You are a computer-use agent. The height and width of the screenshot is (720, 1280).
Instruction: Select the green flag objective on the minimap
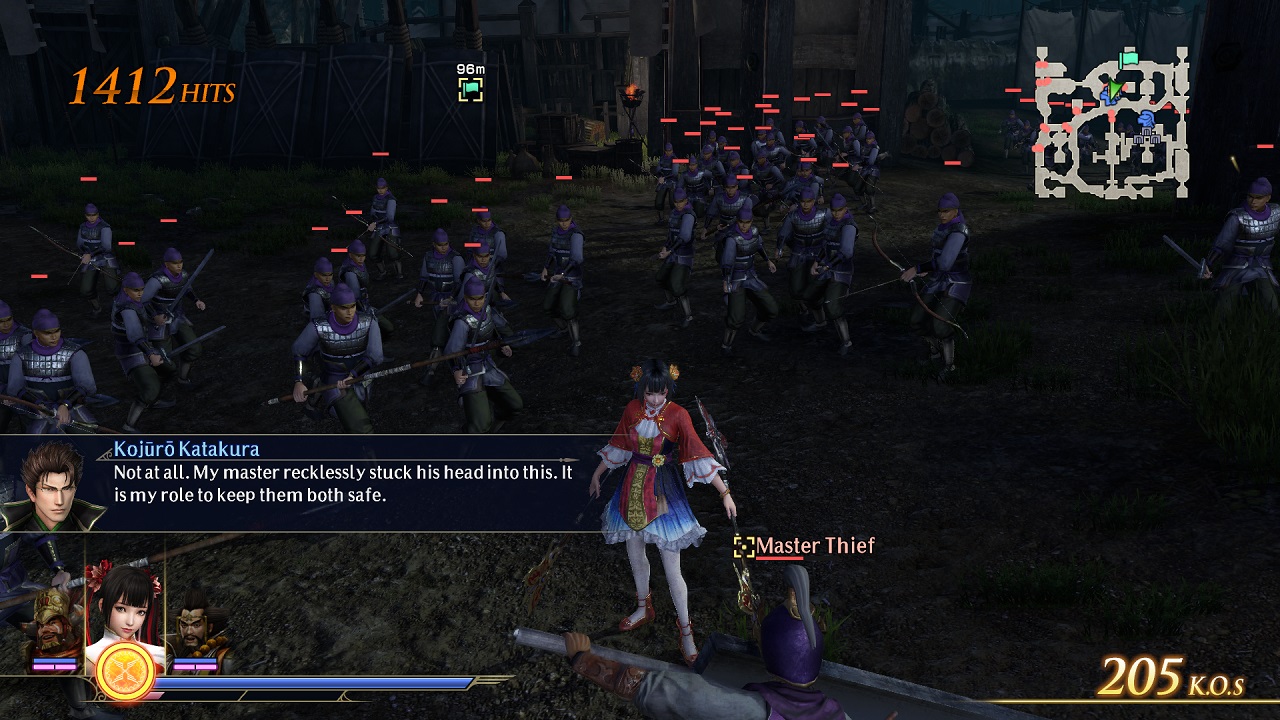[1128, 59]
